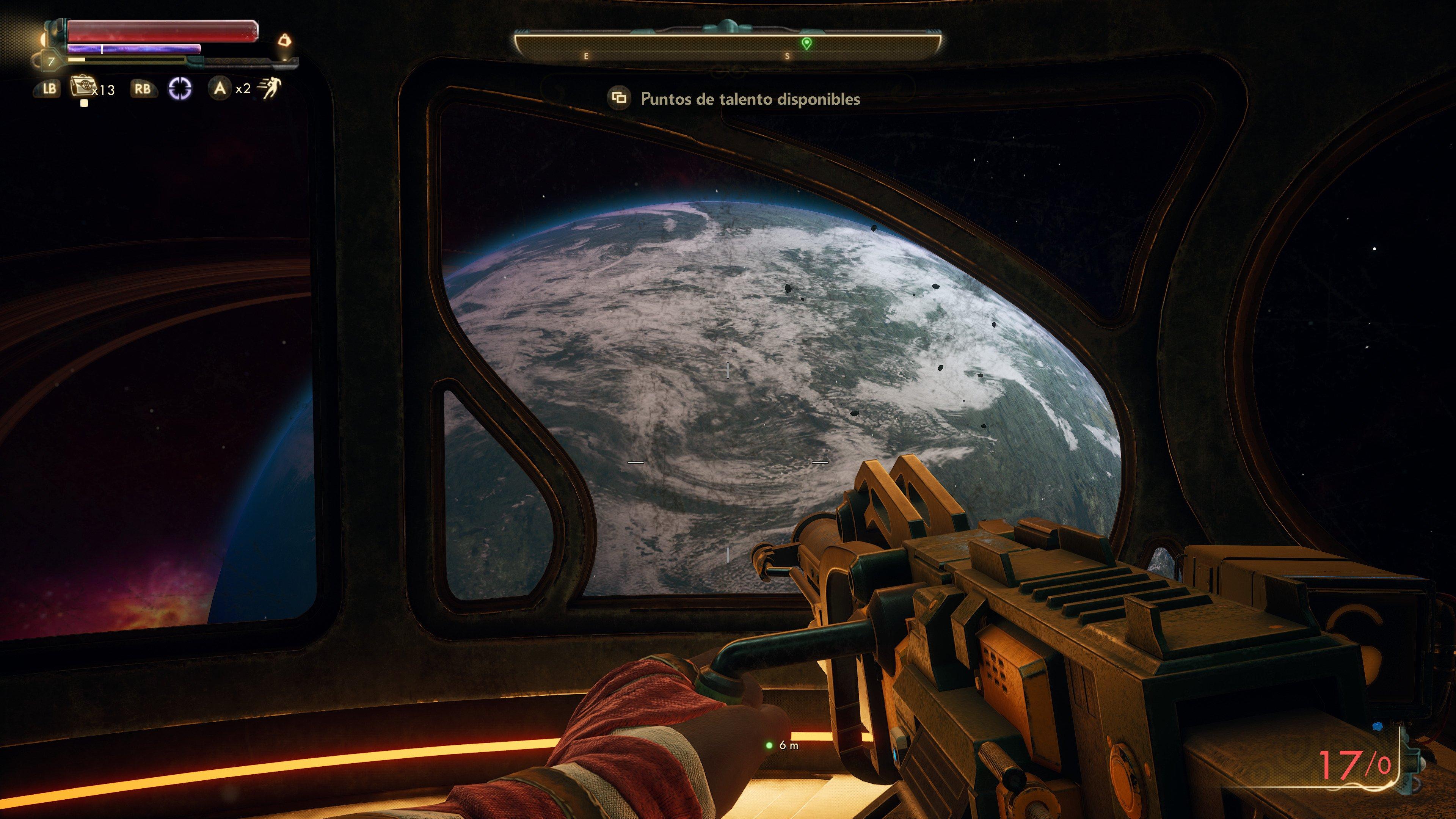Select the green quest marker on the compass
Viewport: 1456px width, 819px height.
[806, 42]
